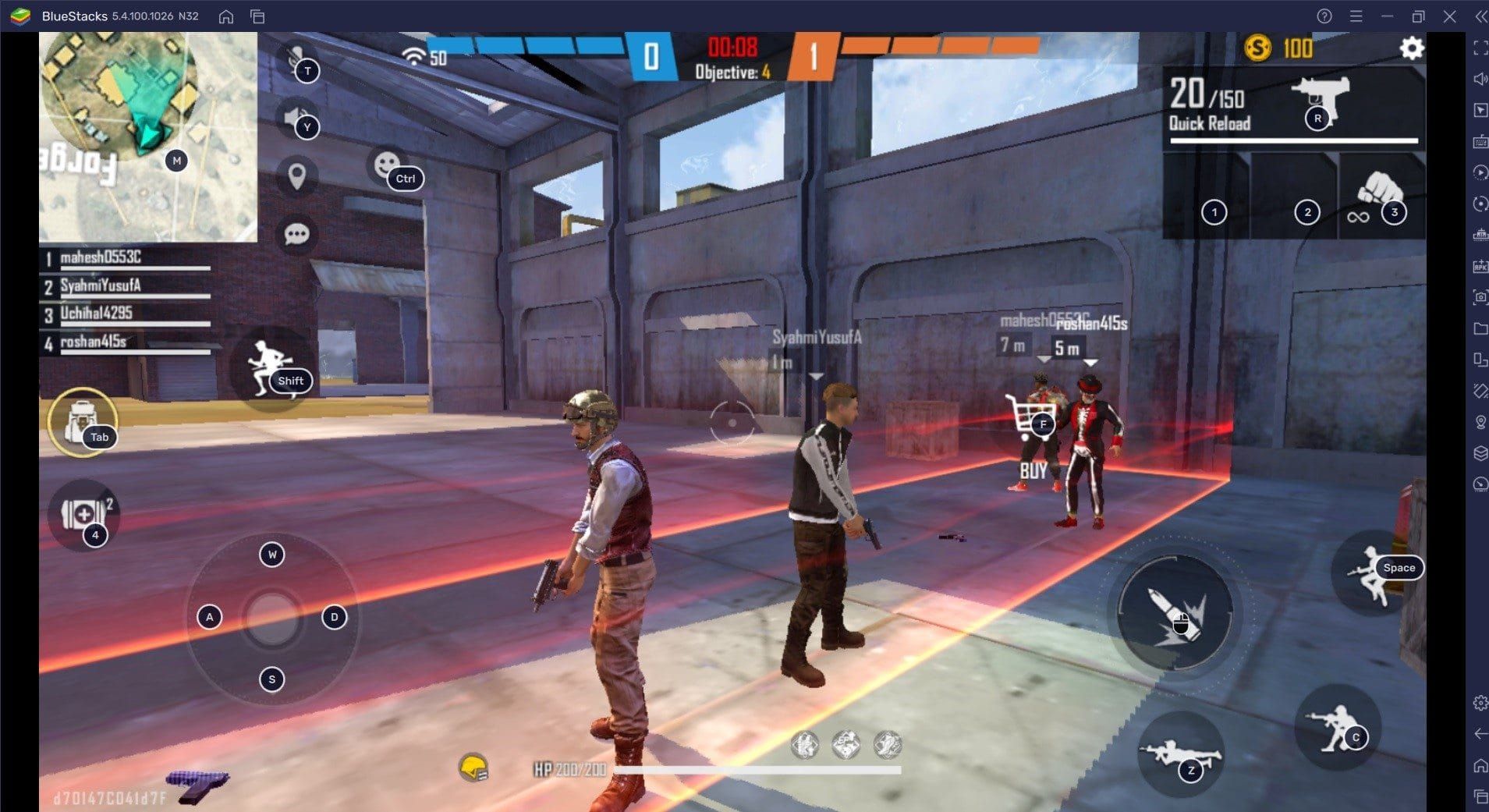Close the BlueStacks window

tap(1449, 16)
